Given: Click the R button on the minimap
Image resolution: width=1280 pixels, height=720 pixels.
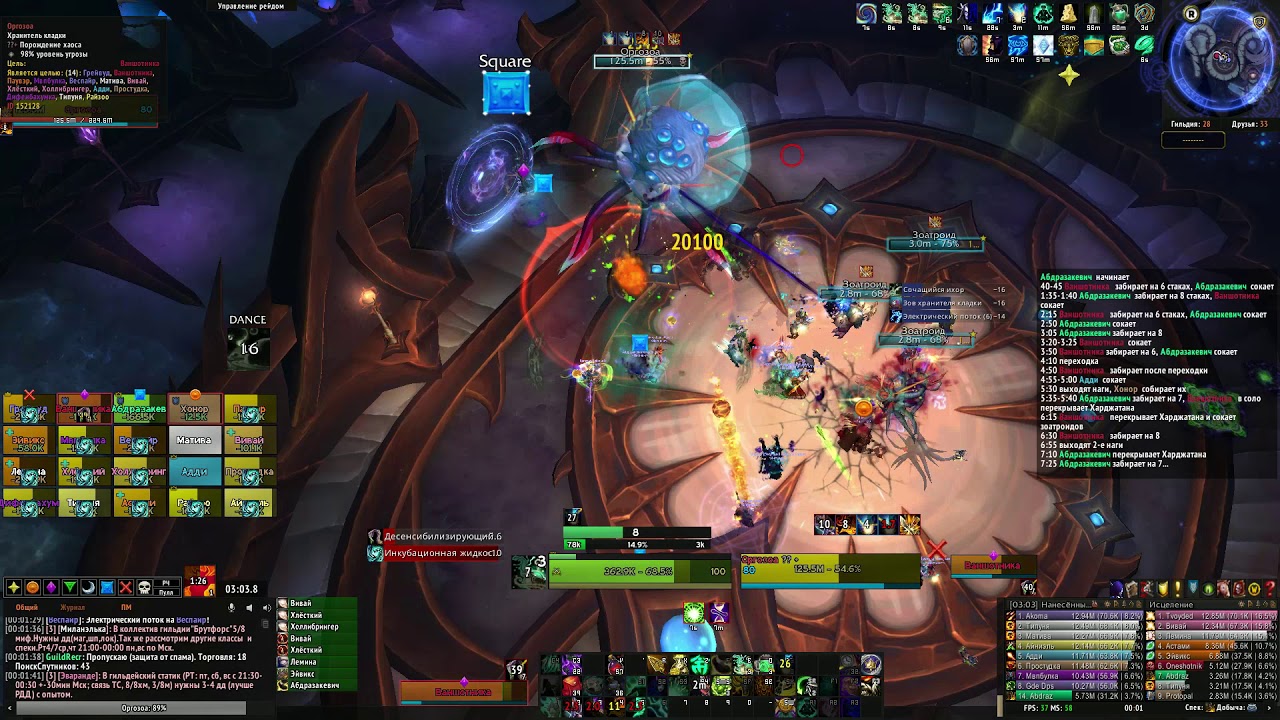Looking at the screenshot, I should [x=1191, y=14].
